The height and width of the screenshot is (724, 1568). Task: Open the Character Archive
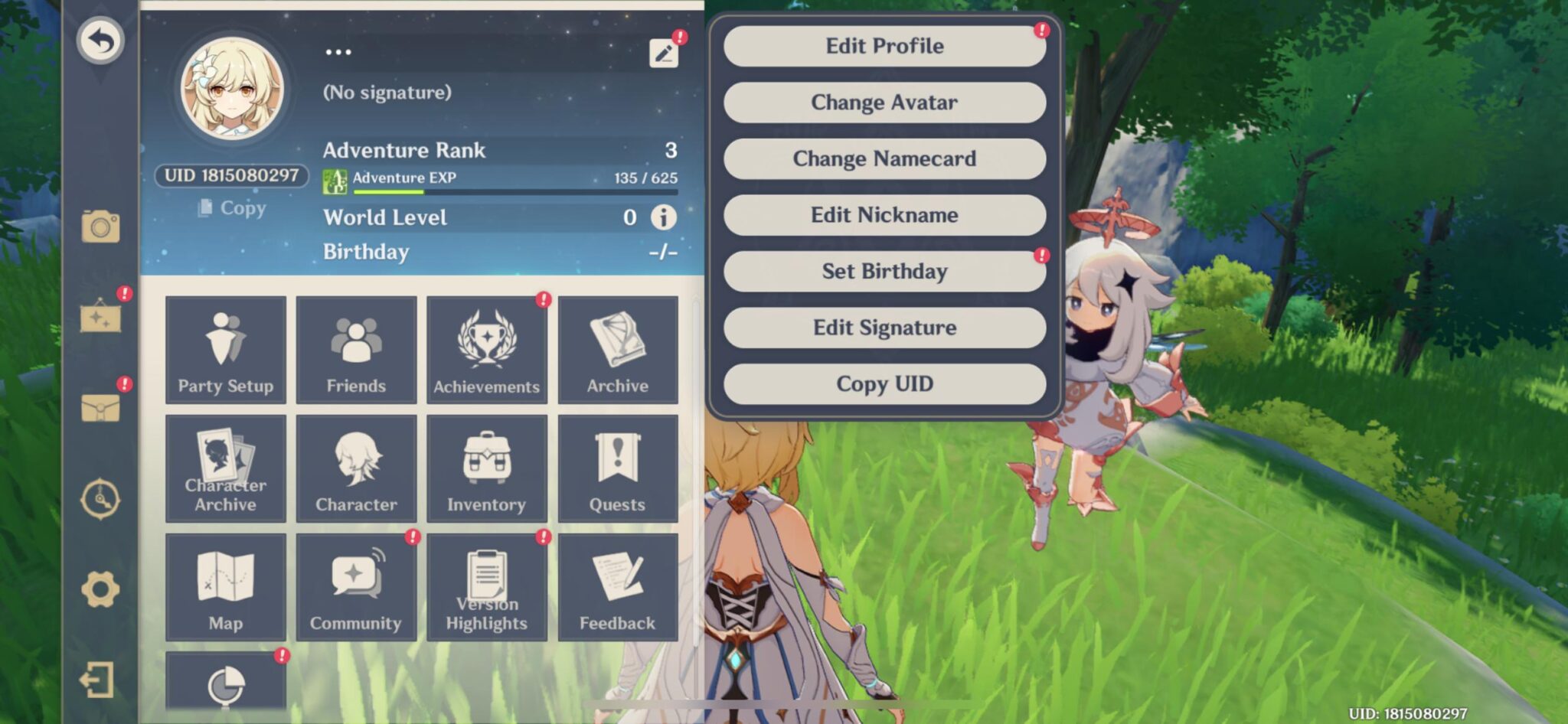click(x=225, y=468)
